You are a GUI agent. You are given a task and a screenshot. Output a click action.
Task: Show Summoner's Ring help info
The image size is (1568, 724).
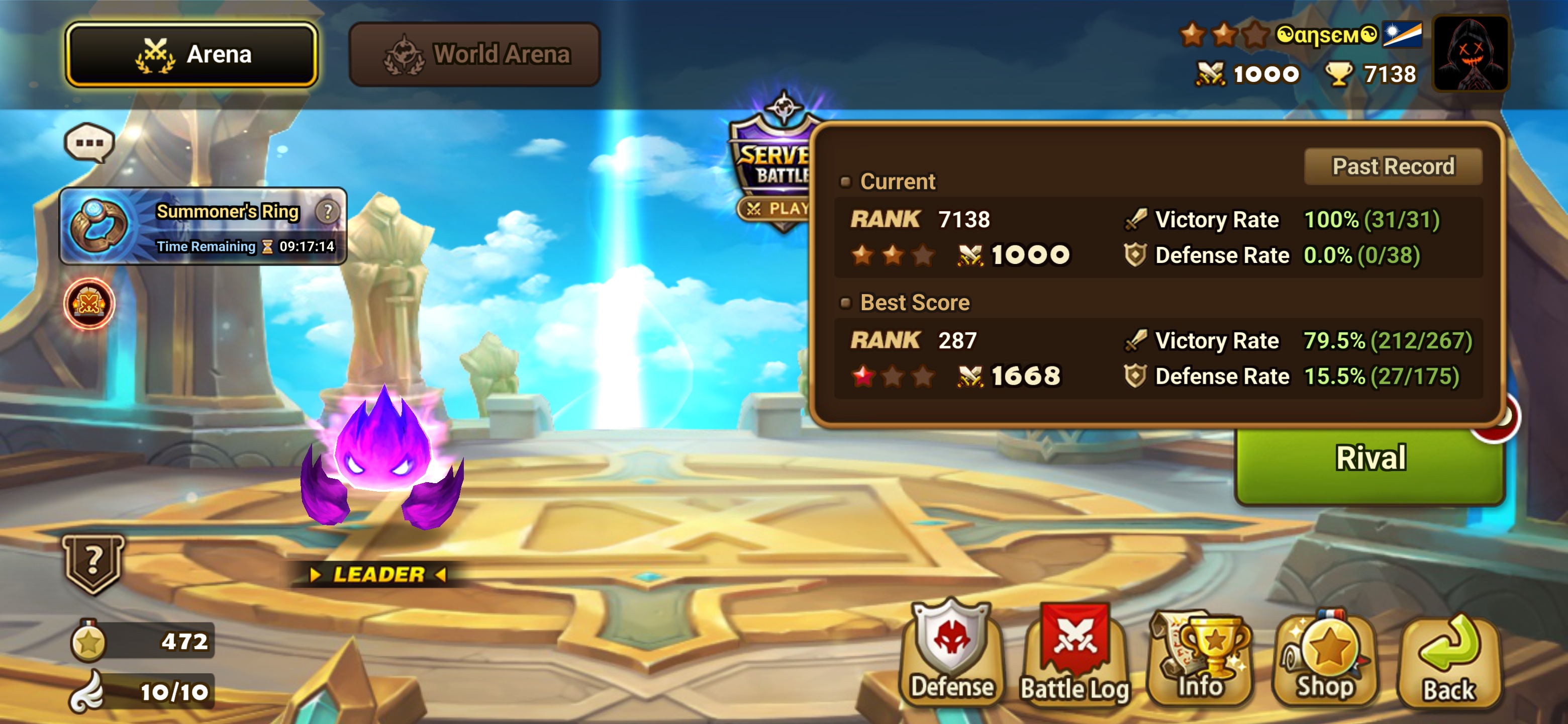point(328,211)
